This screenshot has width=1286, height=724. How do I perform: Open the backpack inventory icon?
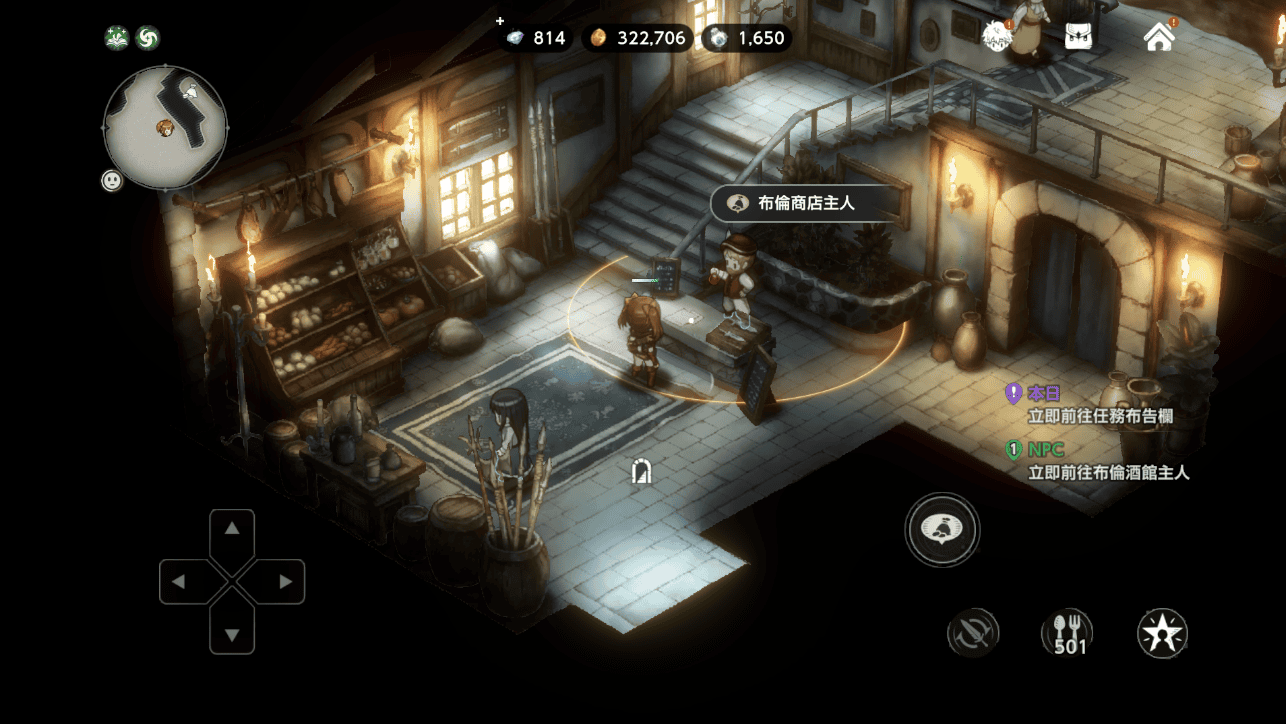1078,37
